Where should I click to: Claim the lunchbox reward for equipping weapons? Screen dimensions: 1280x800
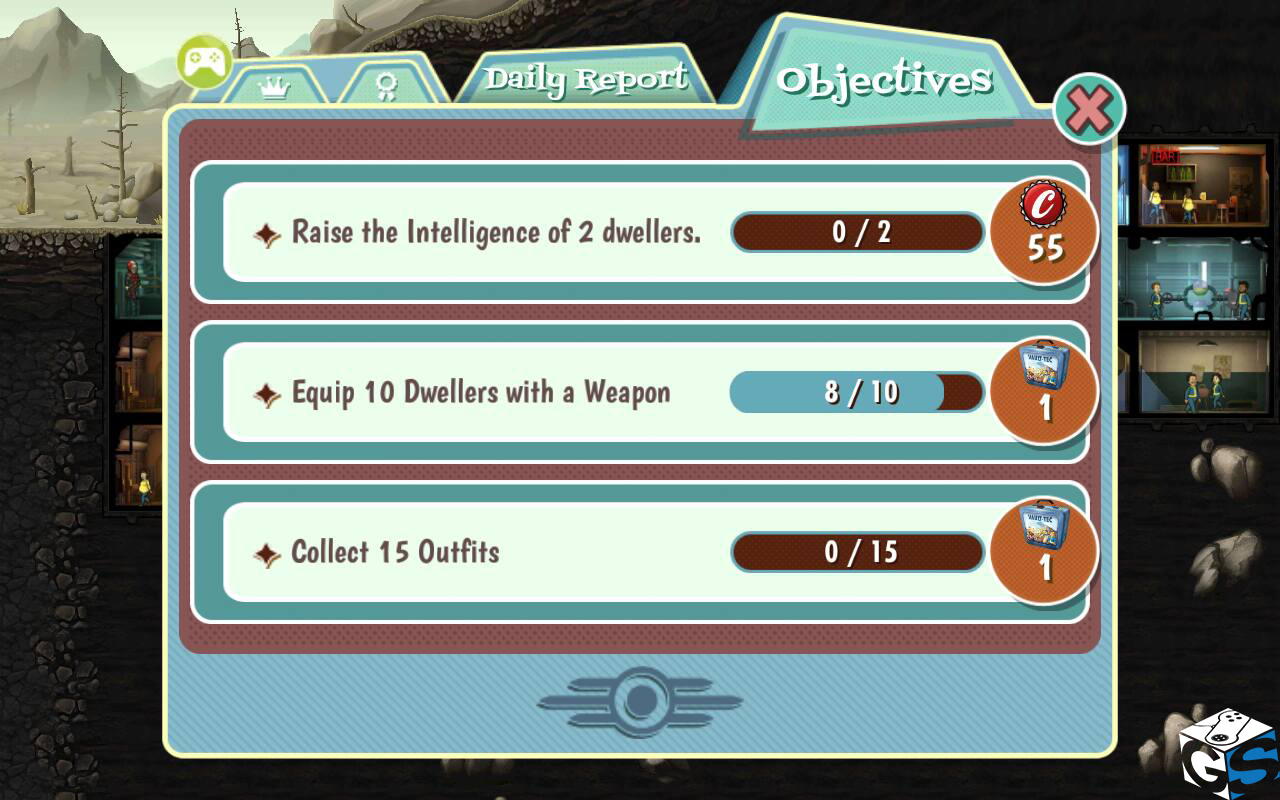1043,392
